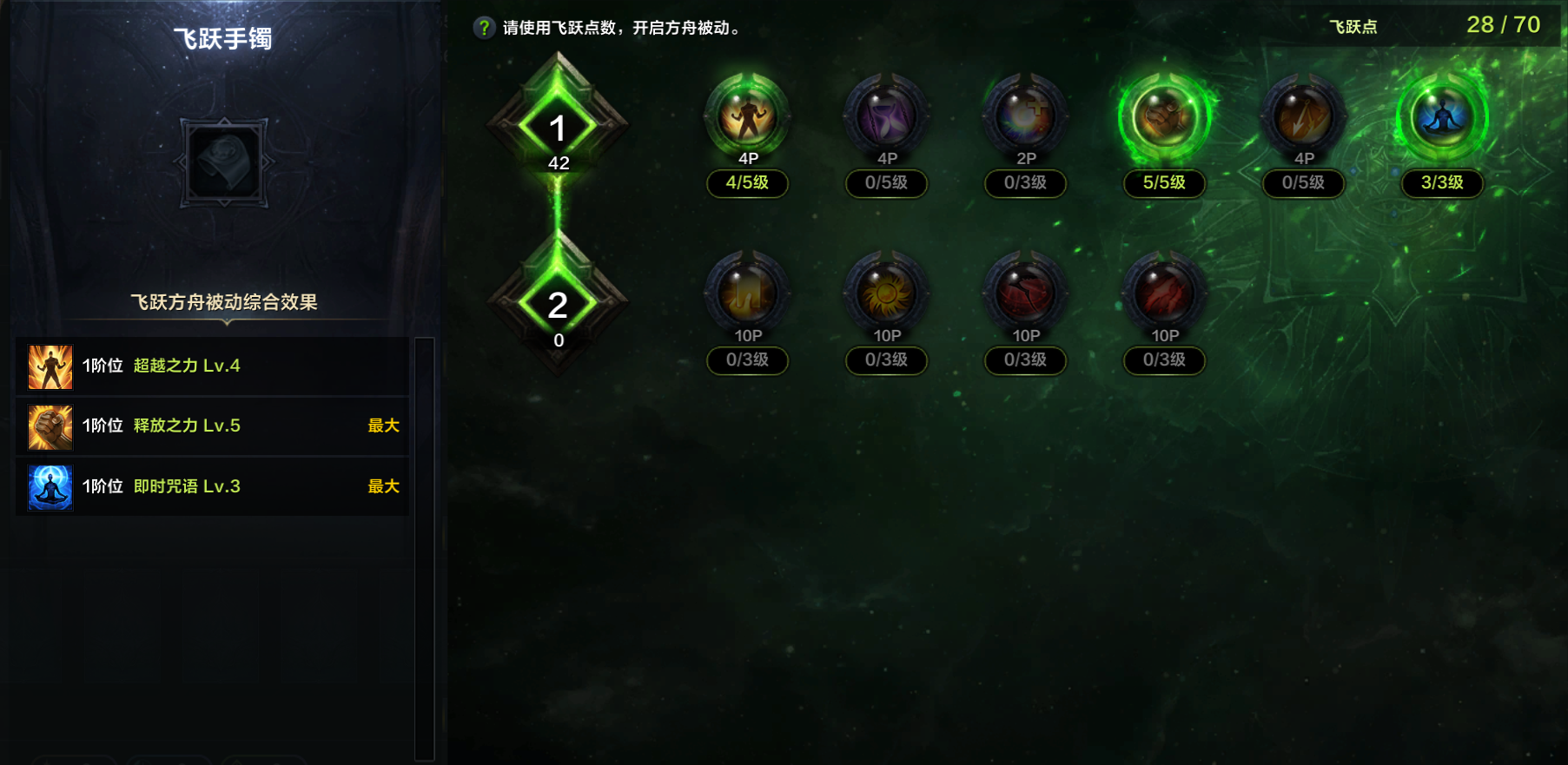
Task: Choose the glowing orange rune 10P passive
Action: (x=747, y=294)
